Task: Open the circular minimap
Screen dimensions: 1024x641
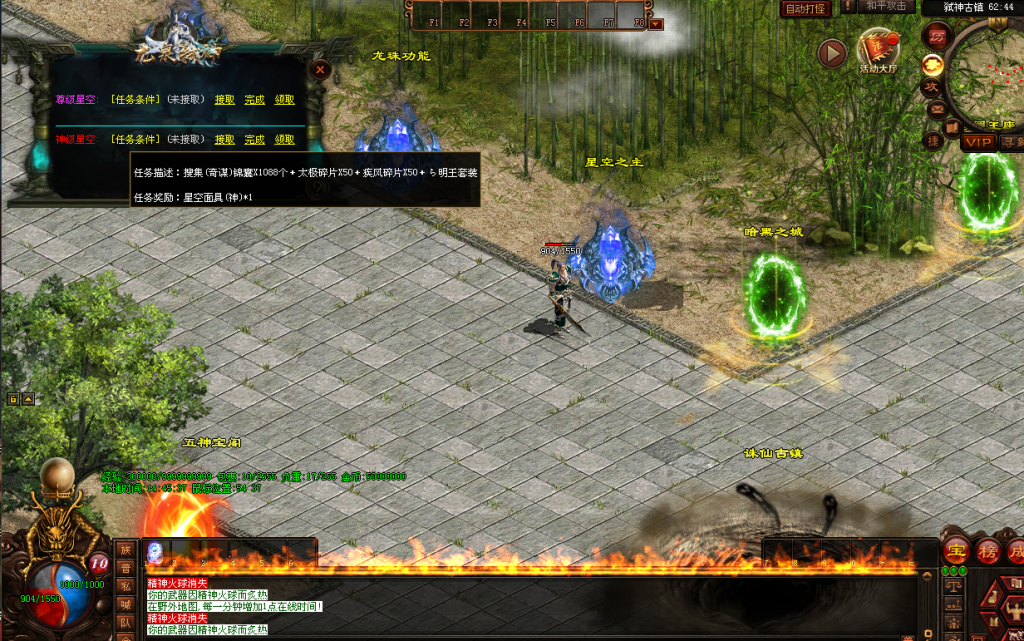Action: 990,75
